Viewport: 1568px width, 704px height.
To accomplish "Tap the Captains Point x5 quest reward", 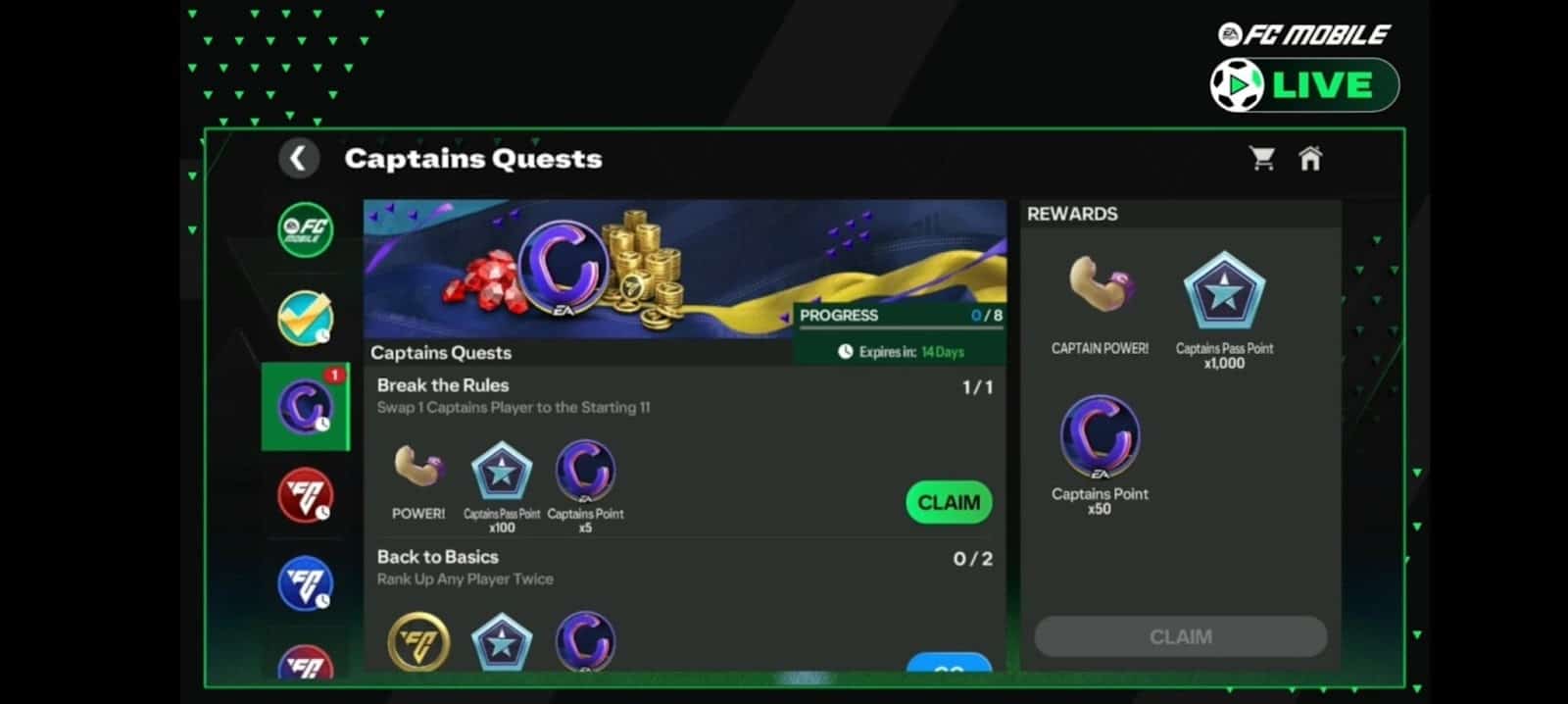I will [x=585, y=472].
